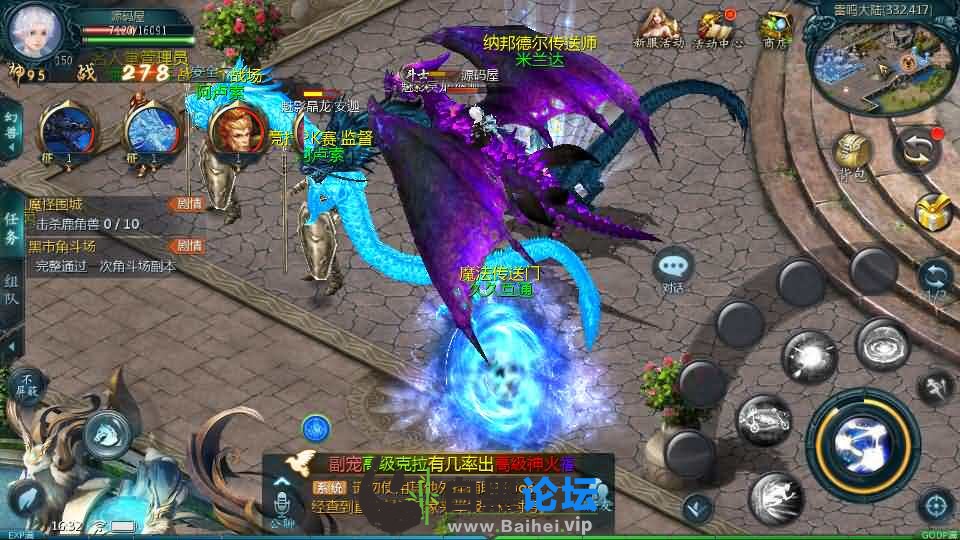Open the 对话 chat bubble button
The width and height of the screenshot is (960, 540).
pyautogui.click(x=673, y=268)
